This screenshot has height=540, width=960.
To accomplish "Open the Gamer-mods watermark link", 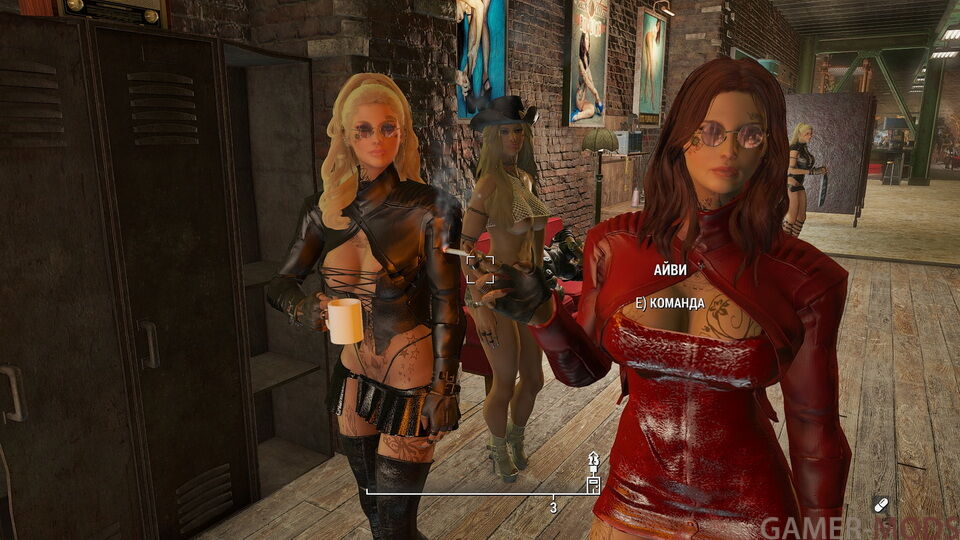I will pyautogui.click(x=857, y=528).
